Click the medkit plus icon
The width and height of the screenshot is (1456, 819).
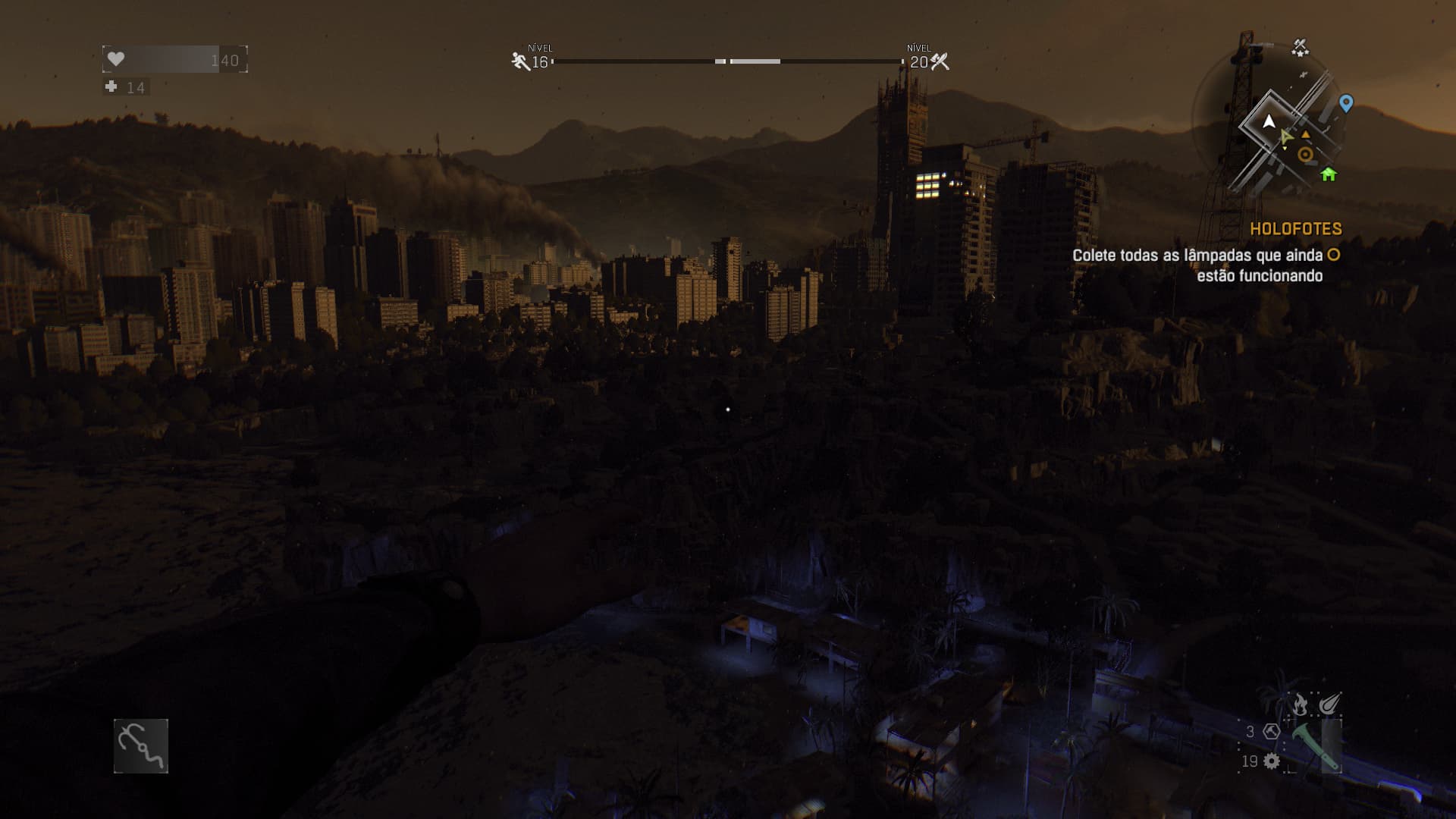(x=111, y=87)
